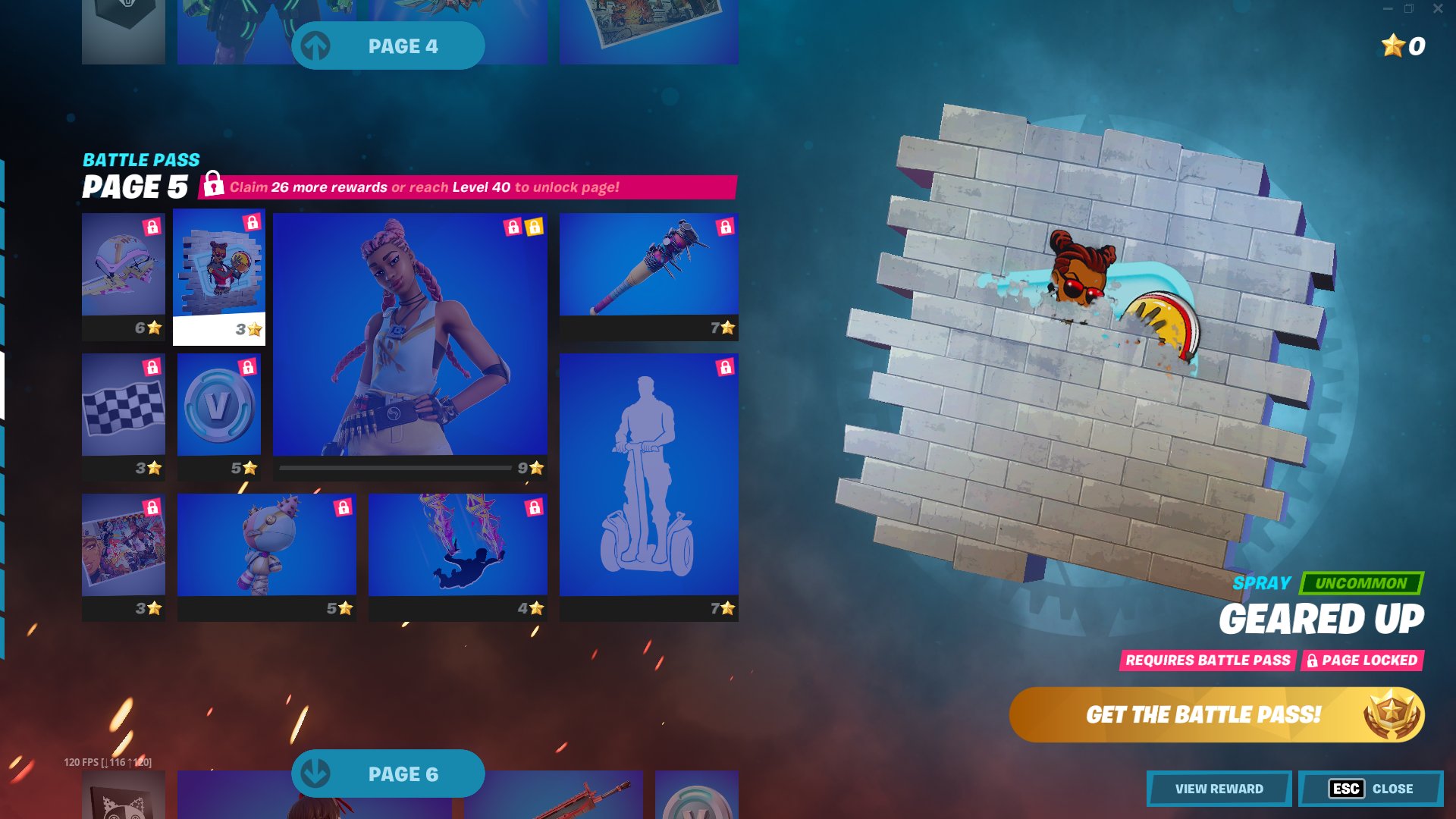Close the Battle Pass screen via ESC CLOSE
Image resolution: width=1456 pixels, height=819 pixels.
click(x=1367, y=789)
